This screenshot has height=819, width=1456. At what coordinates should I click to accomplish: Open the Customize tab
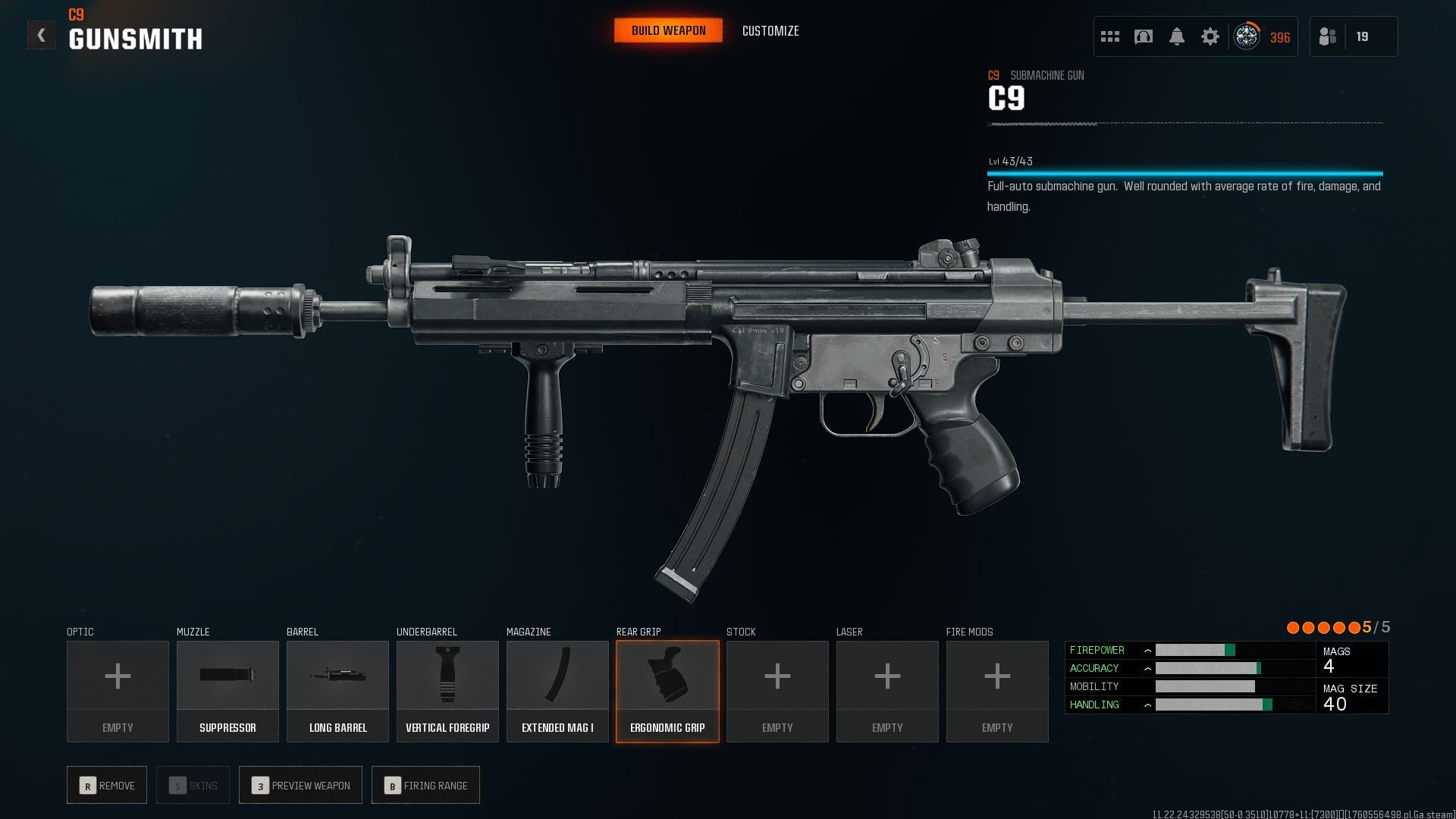pos(770,31)
